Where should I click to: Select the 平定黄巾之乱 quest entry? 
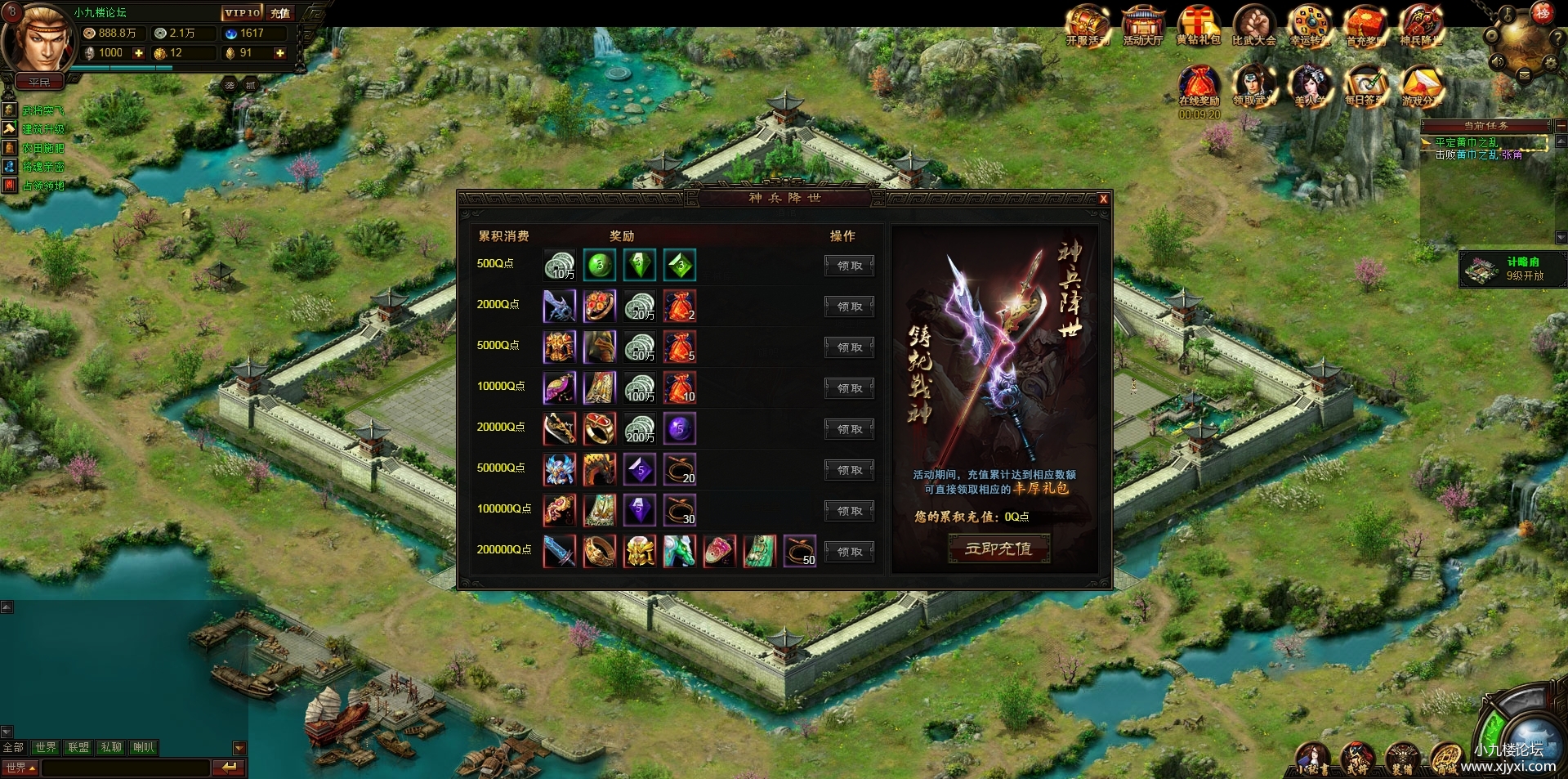tap(1467, 142)
